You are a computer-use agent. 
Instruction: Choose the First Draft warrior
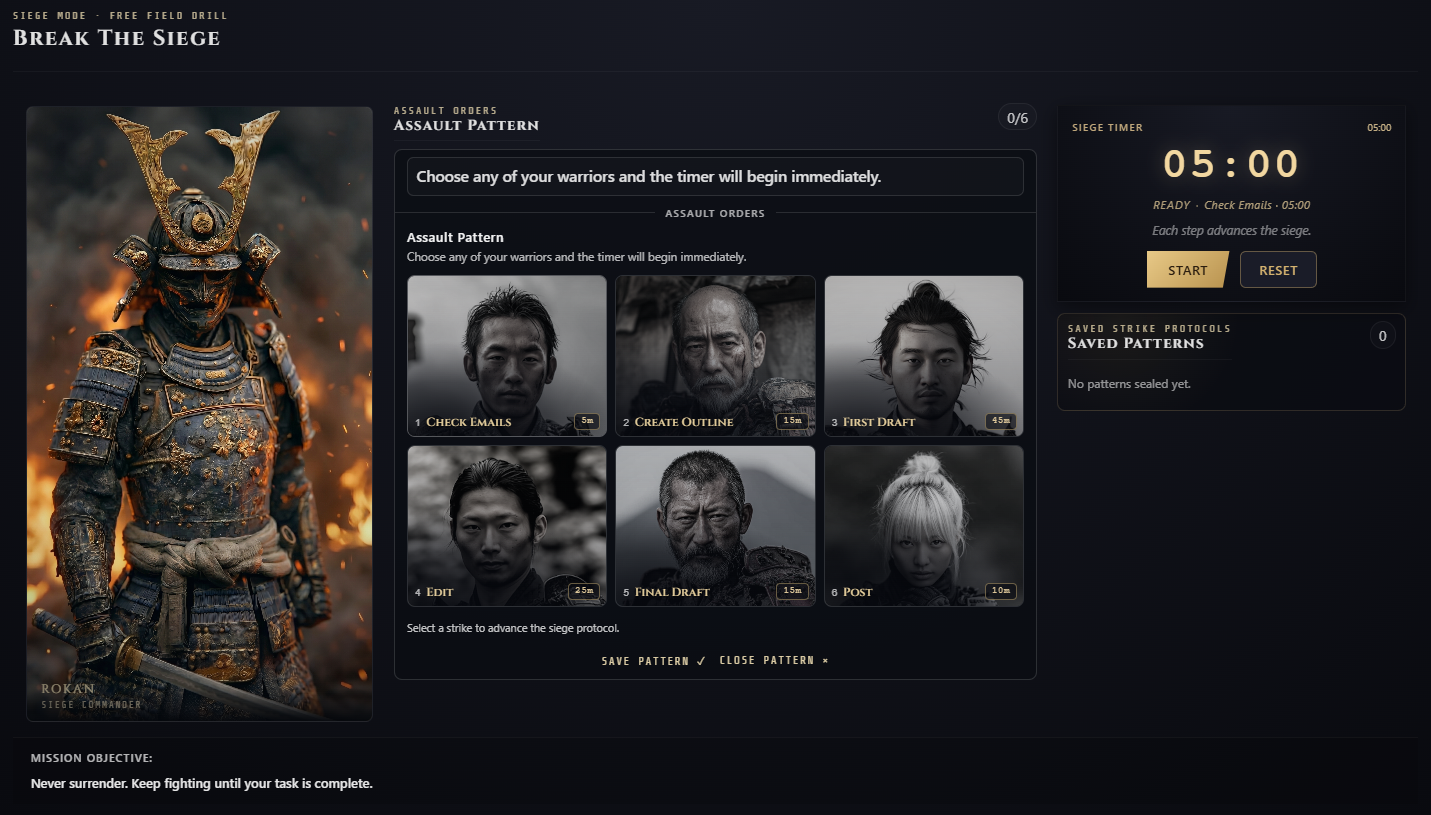pyautogui.click(x=923, y=355)
